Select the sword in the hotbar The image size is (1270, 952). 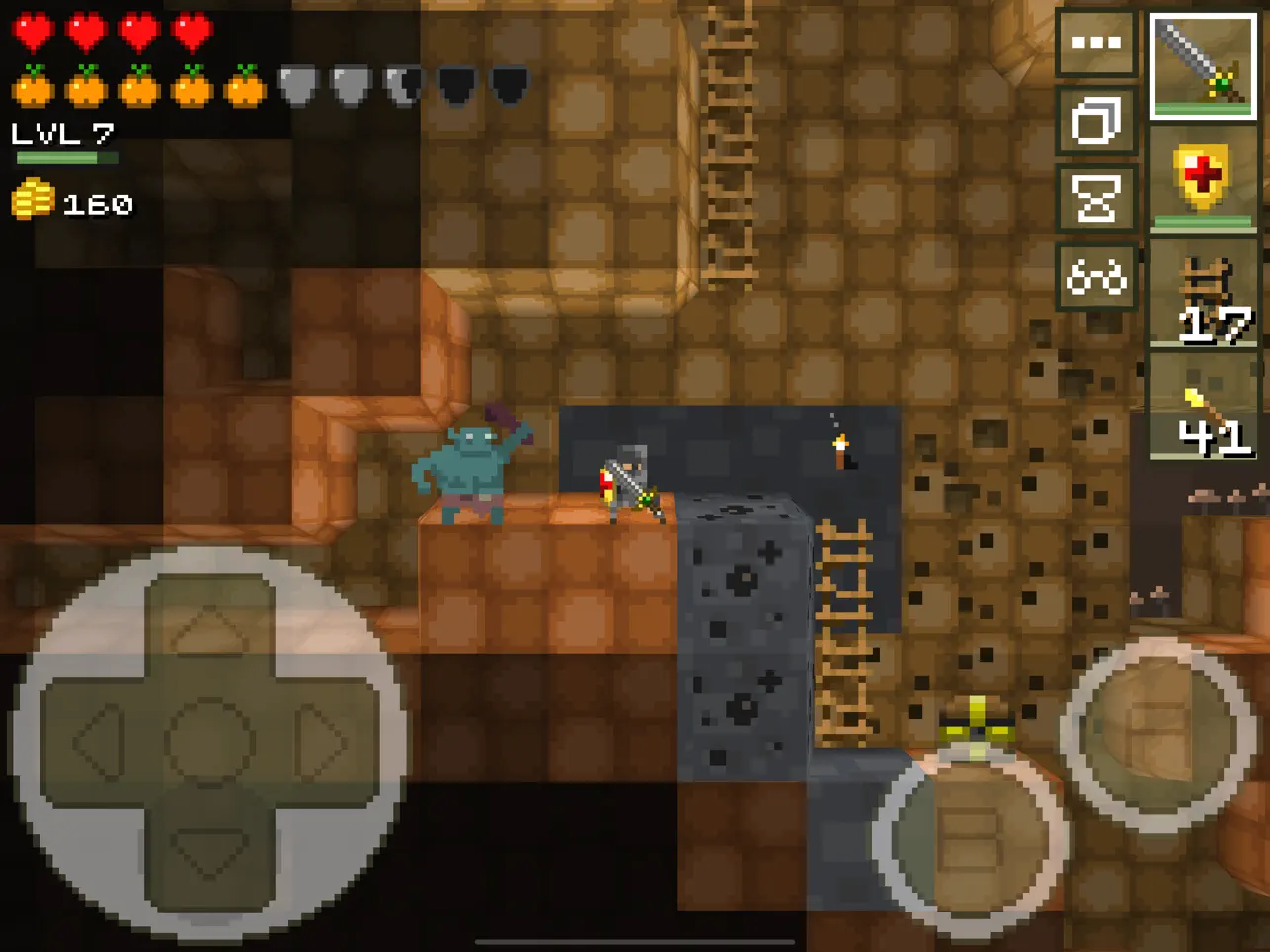(1203, 64)
